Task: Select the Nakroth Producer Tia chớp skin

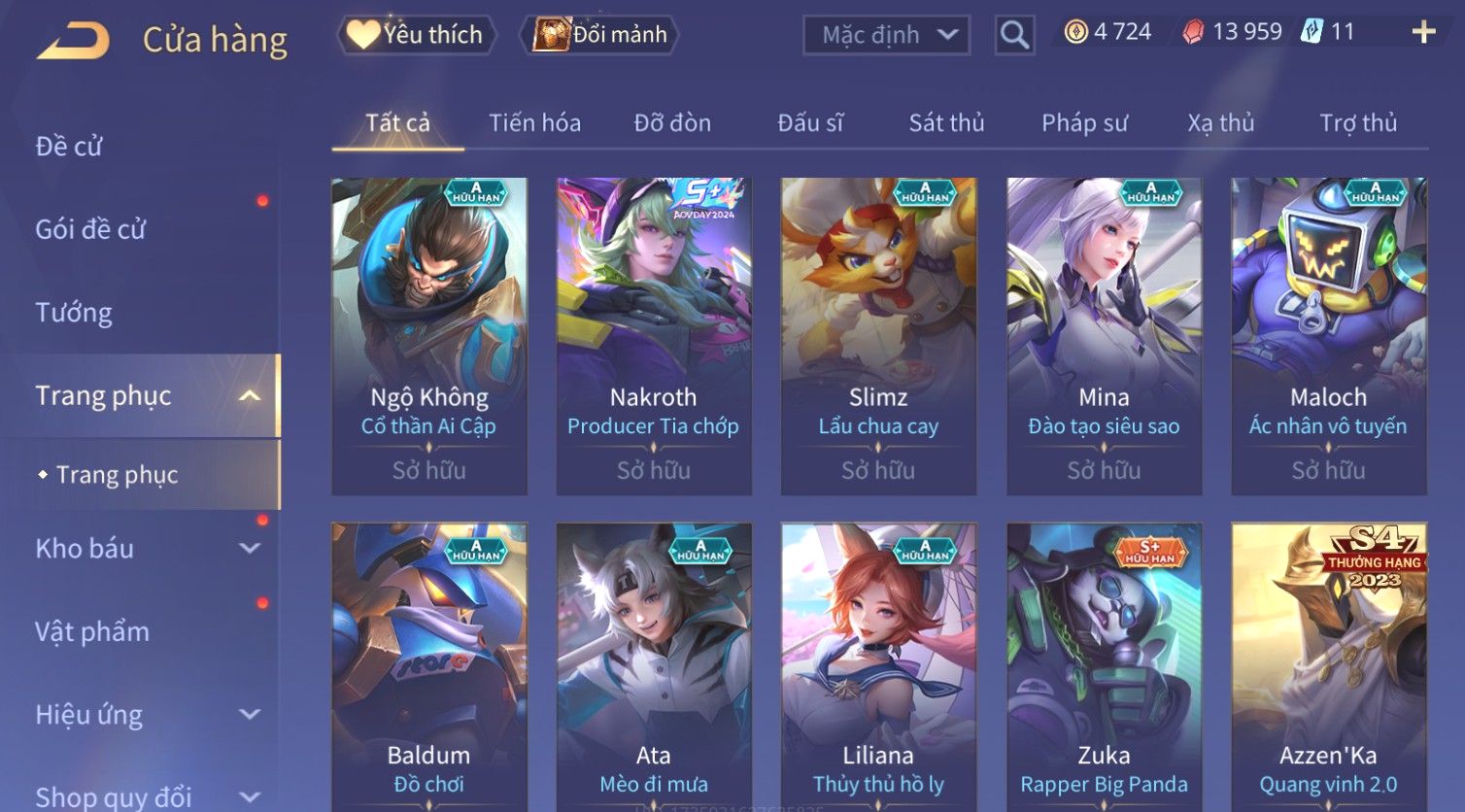Action: tap(654, 335)
